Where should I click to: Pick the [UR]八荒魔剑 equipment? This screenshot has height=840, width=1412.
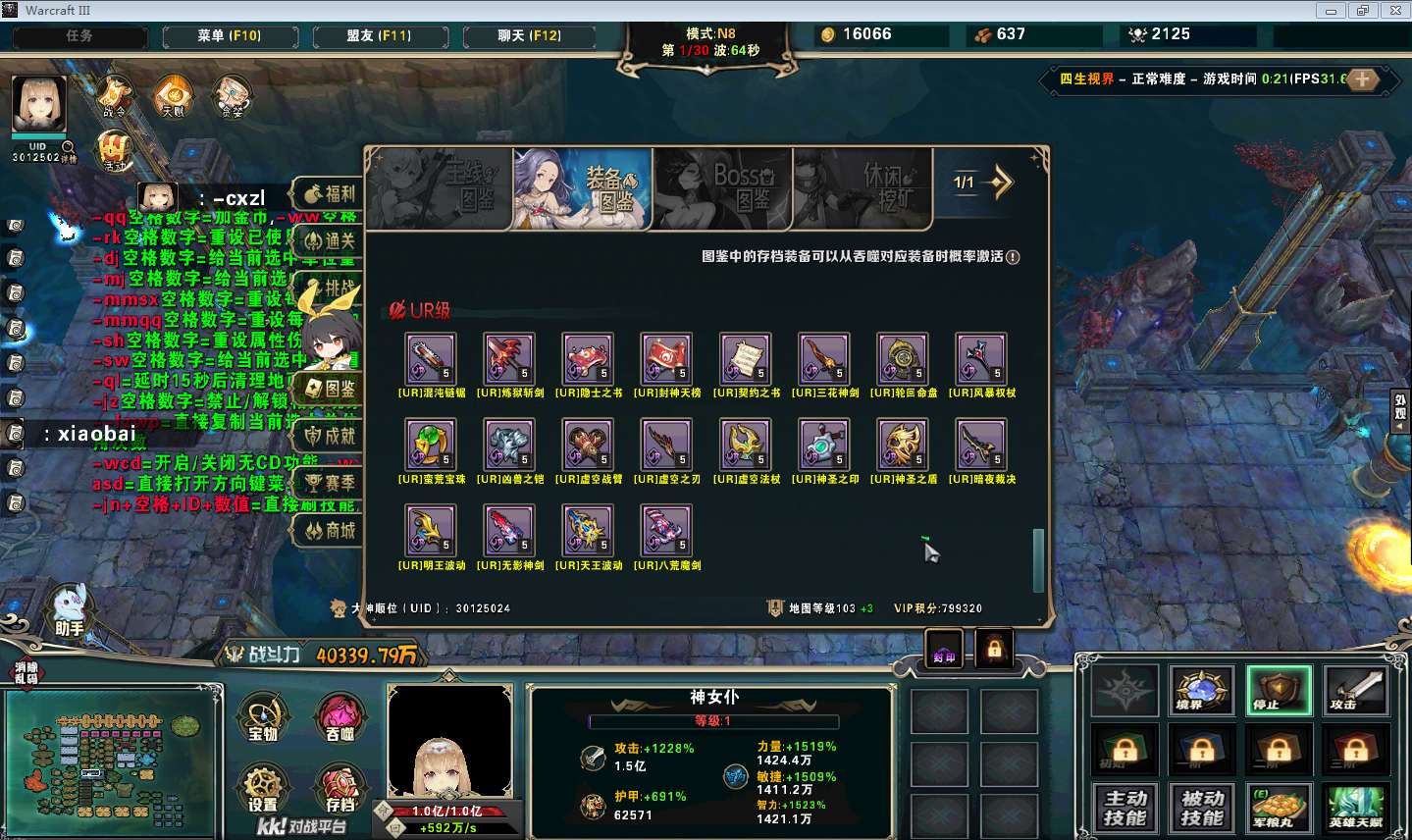point(666,530)
